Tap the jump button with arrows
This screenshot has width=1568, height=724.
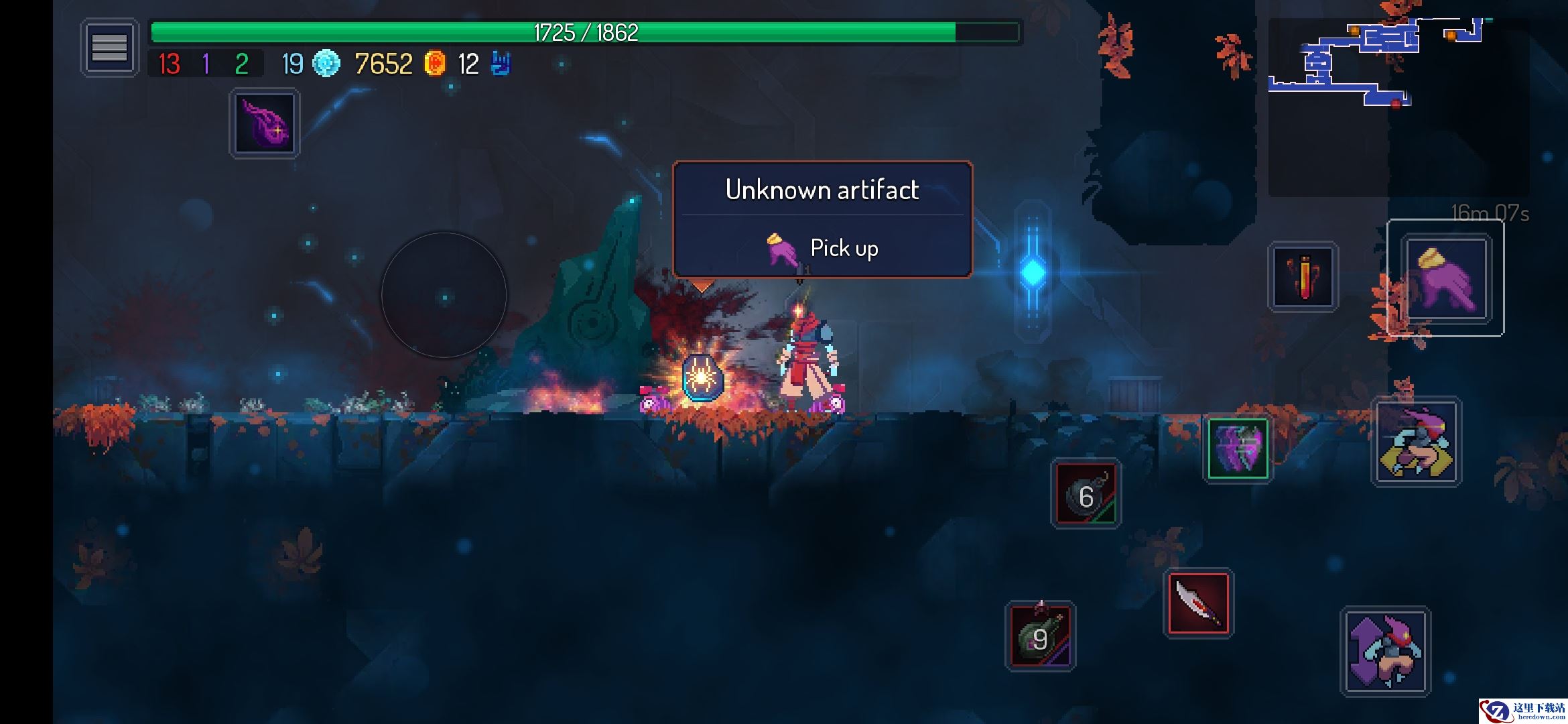[1385, 651]
